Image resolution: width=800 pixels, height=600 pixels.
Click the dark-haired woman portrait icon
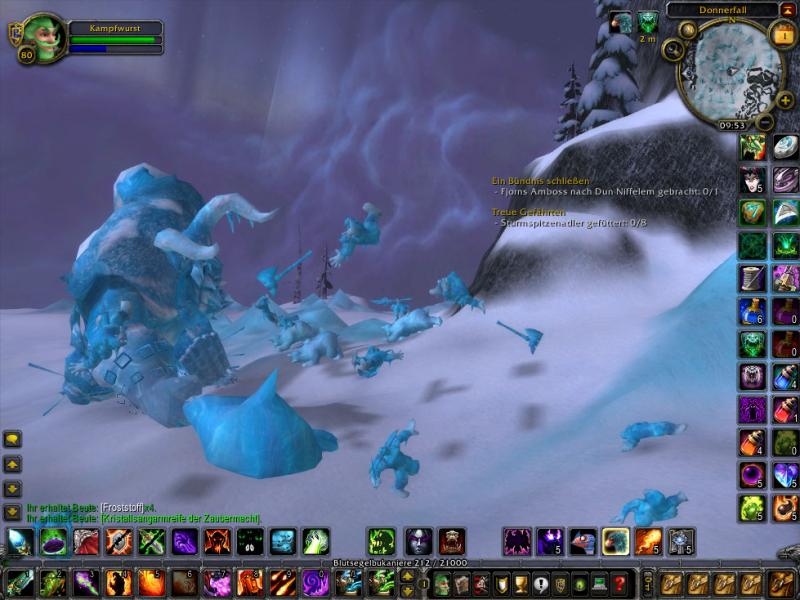752,180
